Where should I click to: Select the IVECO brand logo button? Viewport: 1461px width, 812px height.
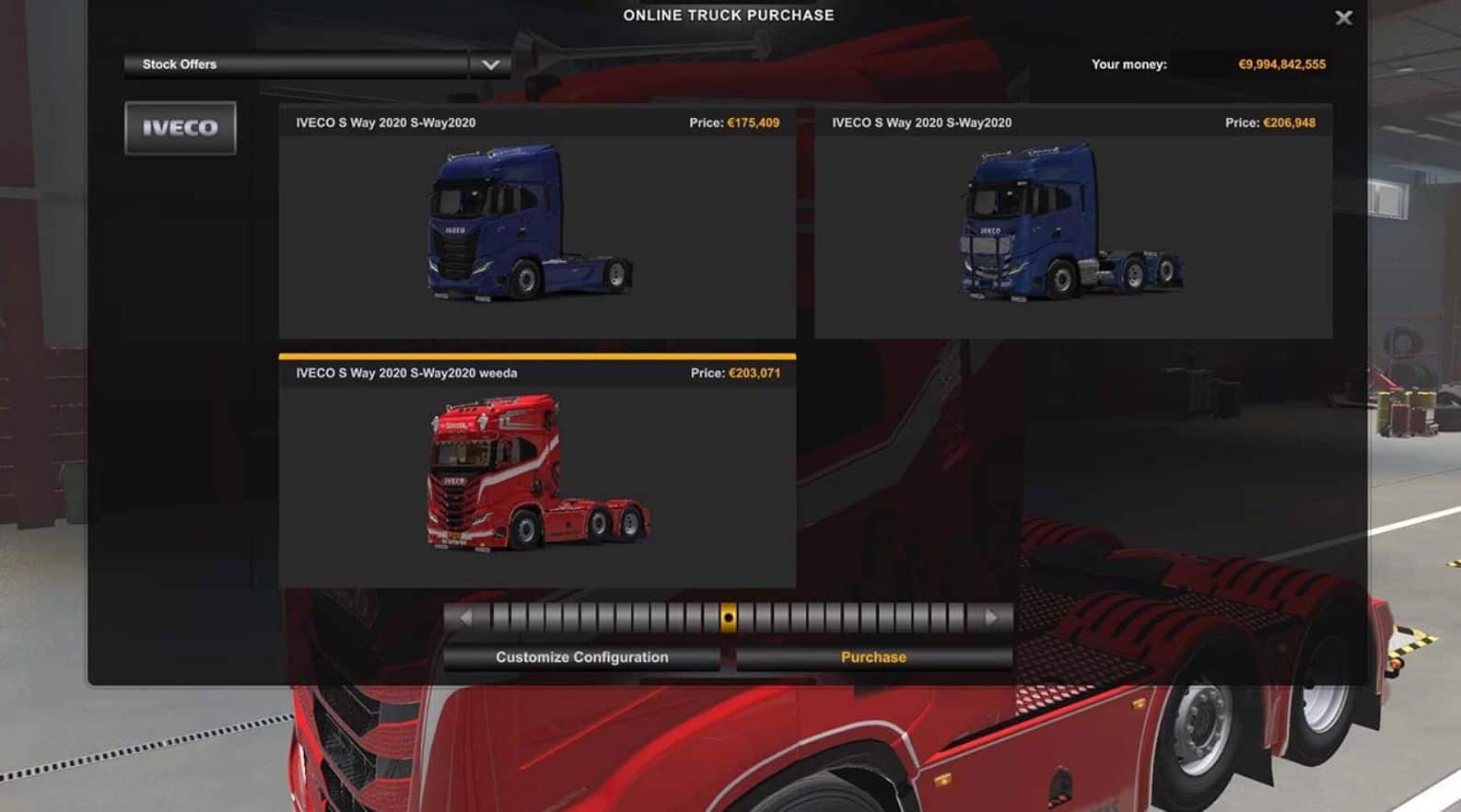pyautogui.click(x=181, y=128)
